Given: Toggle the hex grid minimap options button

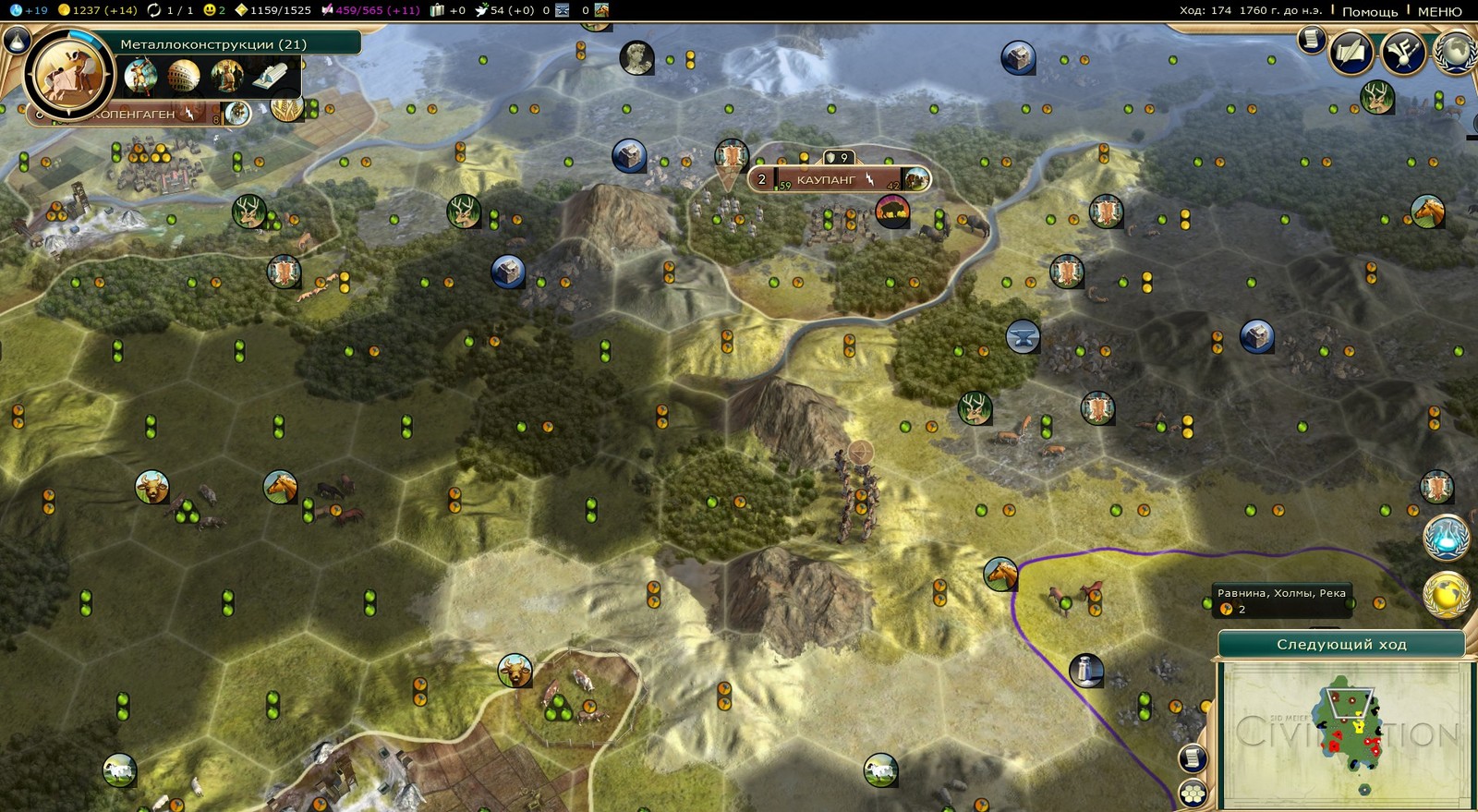Looking at the screenshot, I should pos(1193,794).
